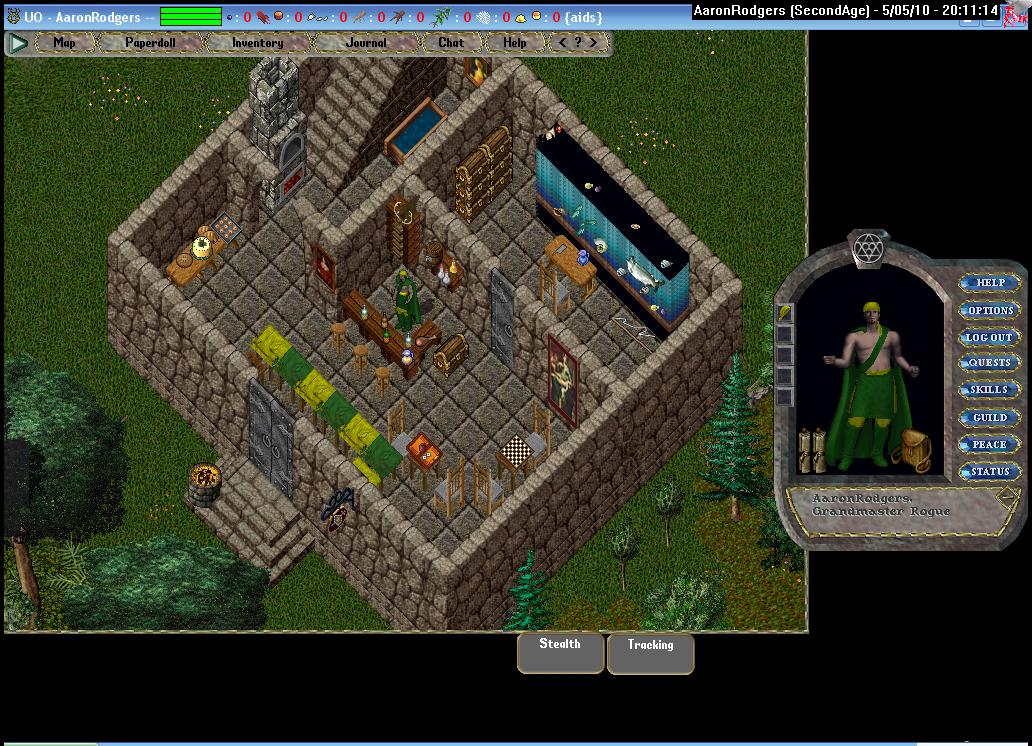
Task: Collapse the menu bar with the green arrow
Action: coord(17,43)
